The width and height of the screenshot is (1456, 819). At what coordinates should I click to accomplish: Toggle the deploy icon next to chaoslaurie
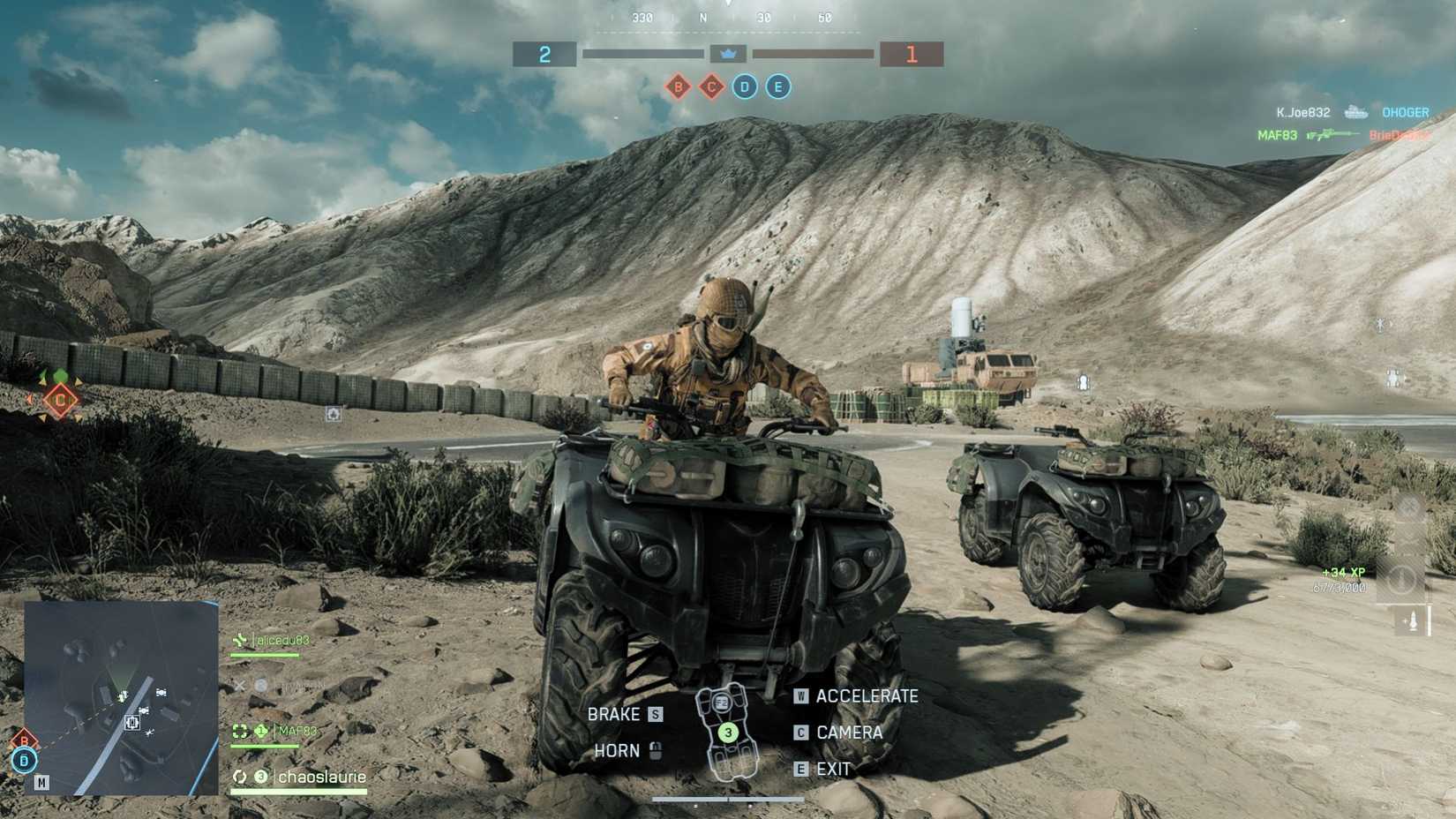[240, 777]
